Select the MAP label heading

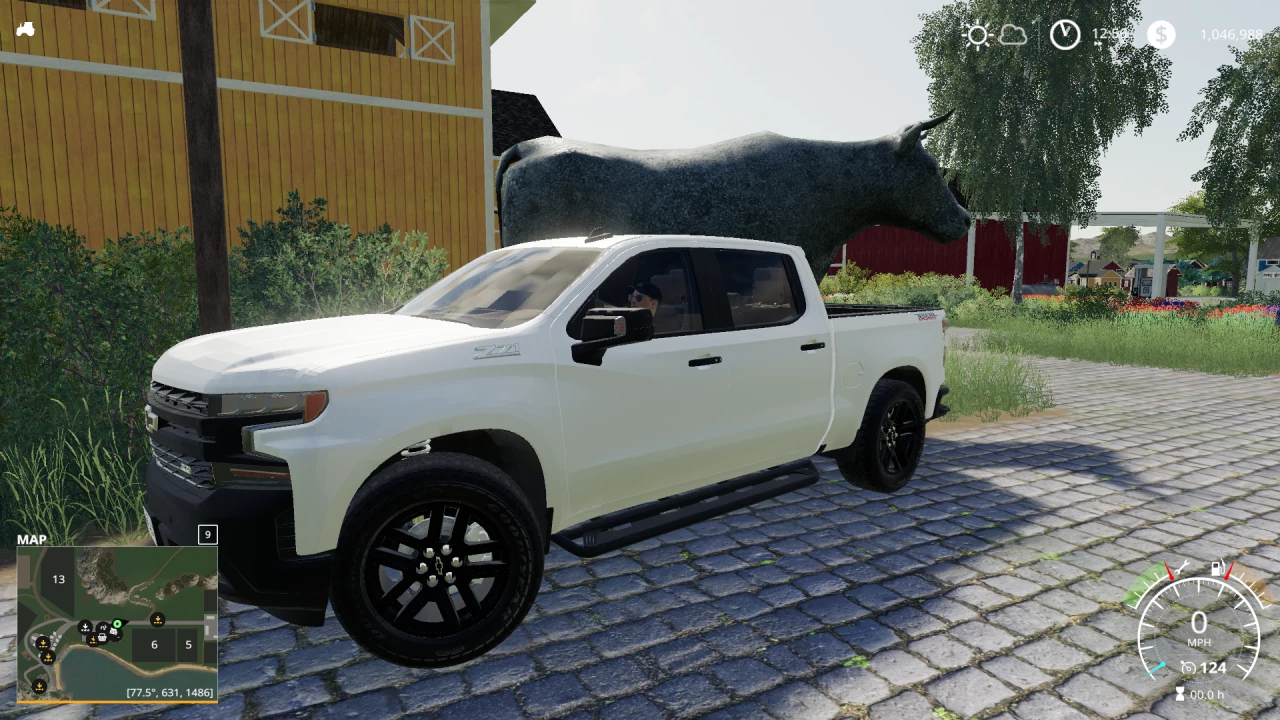click(x=33, y=539)
